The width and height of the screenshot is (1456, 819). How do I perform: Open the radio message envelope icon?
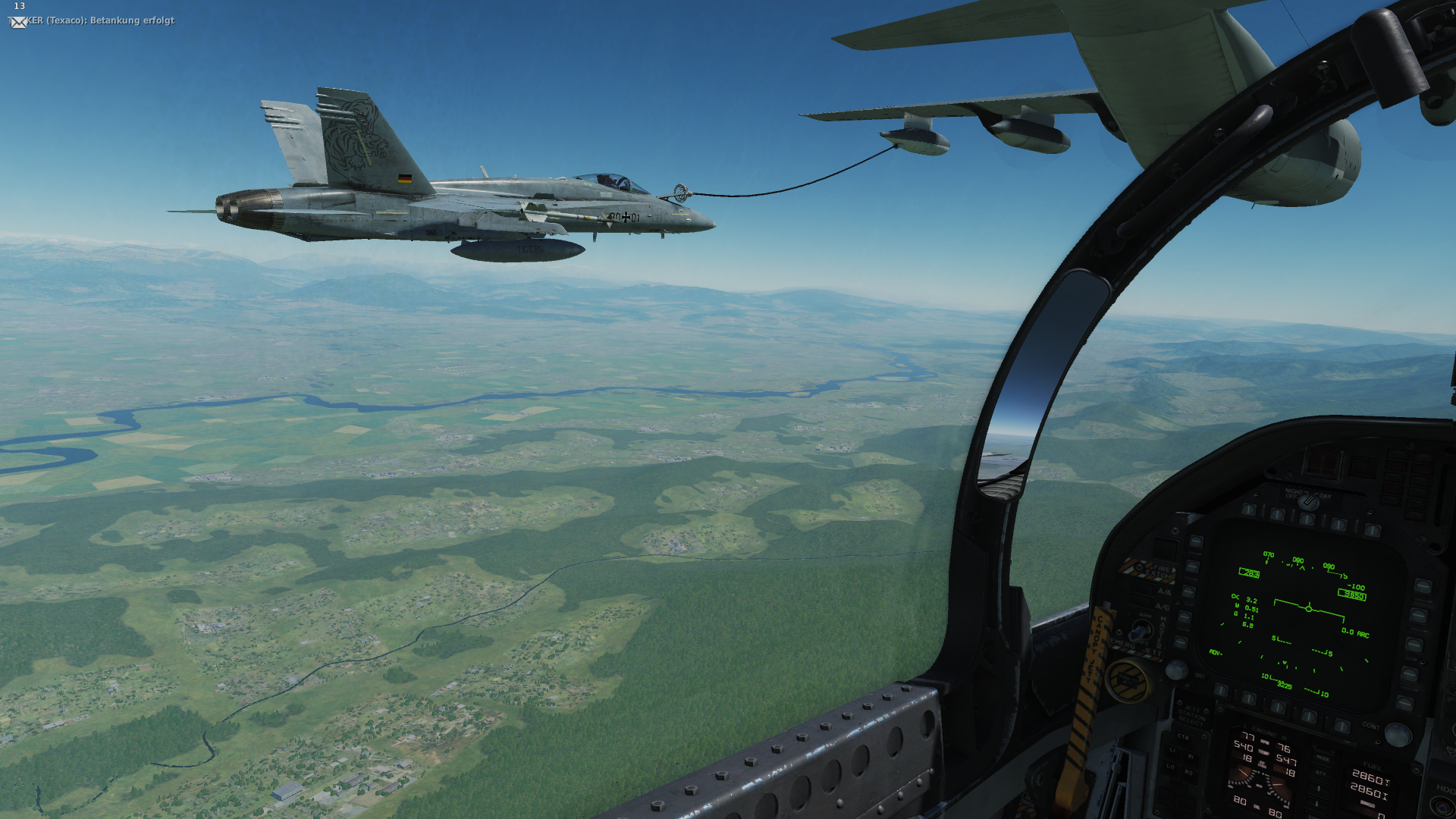[x=19, y=22]
